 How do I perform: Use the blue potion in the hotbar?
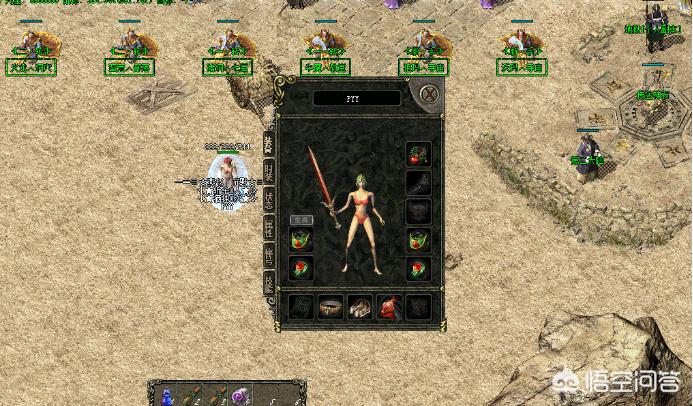166,396
